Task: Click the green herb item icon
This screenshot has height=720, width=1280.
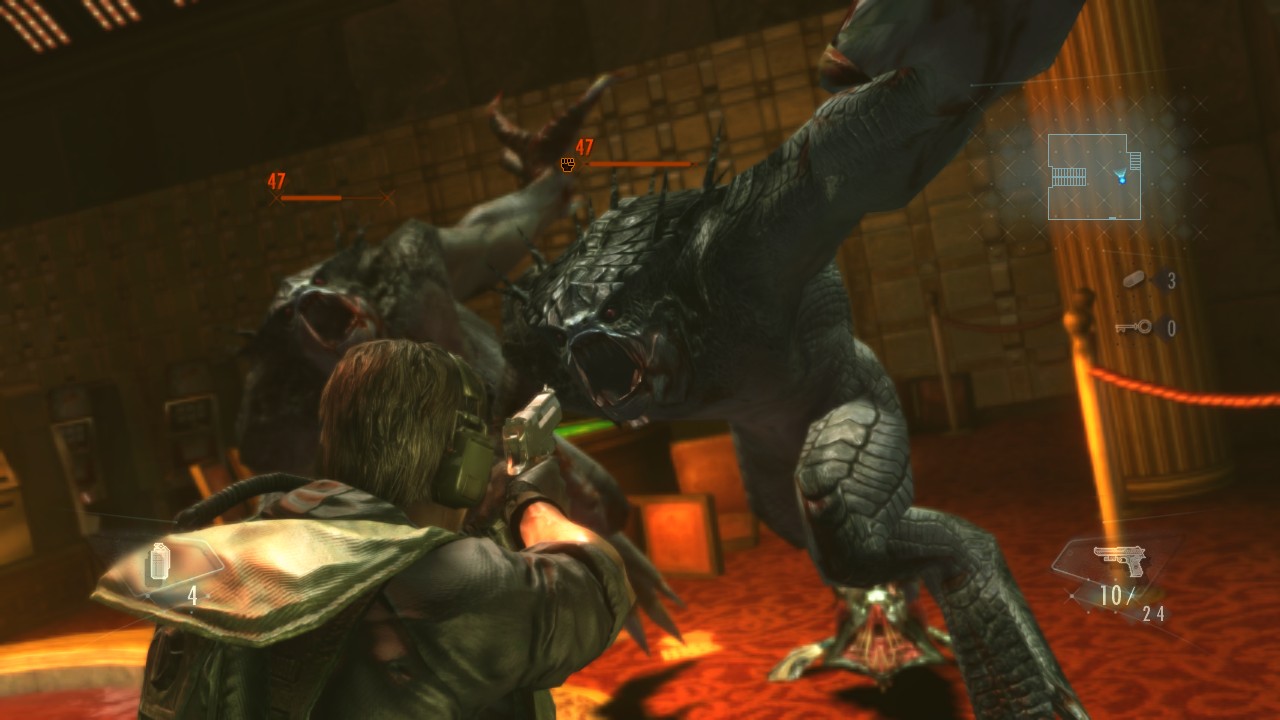Action: pyautogui.click(x=160, y=562)
